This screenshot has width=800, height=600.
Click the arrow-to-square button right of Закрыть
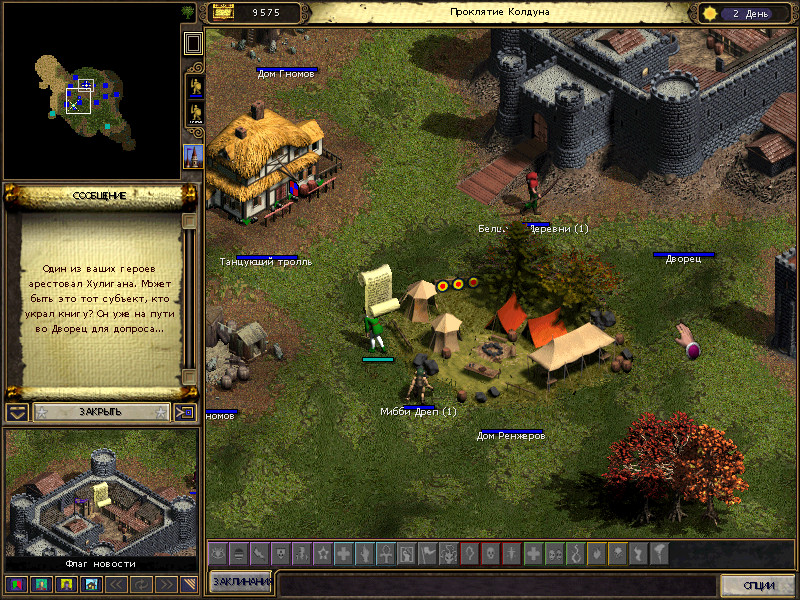[x=184, y=412]
